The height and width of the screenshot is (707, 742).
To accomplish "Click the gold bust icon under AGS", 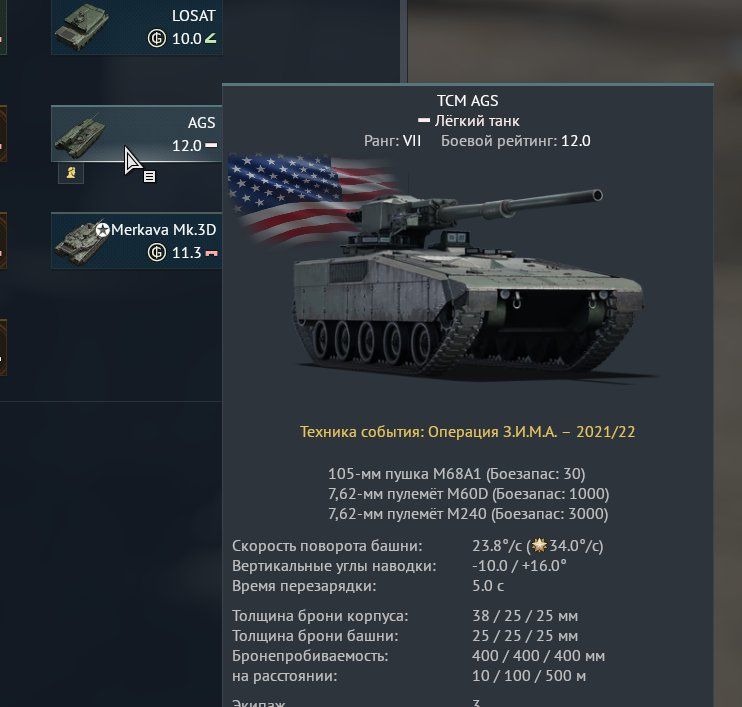I will [x=70, y=173].
